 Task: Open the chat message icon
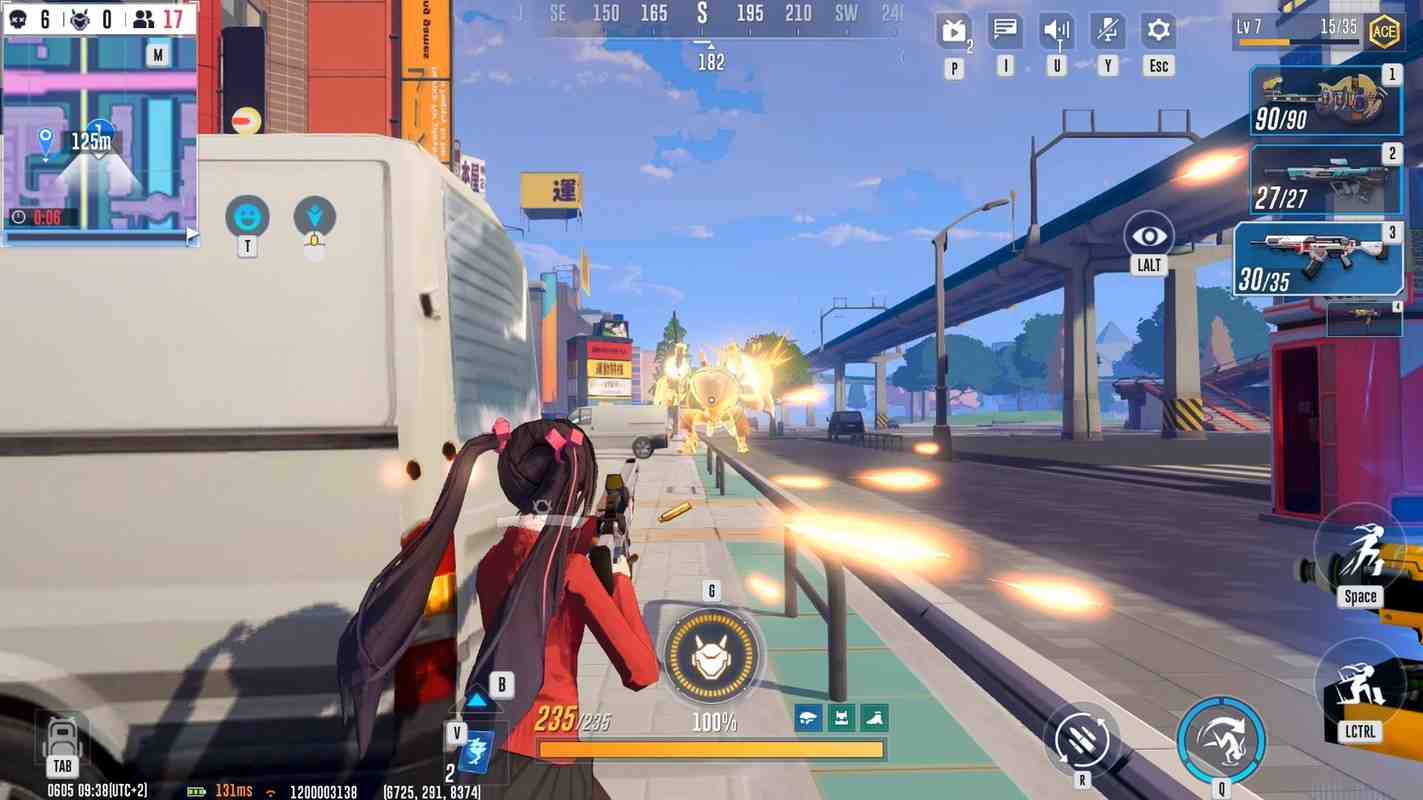click(1003, 29)
